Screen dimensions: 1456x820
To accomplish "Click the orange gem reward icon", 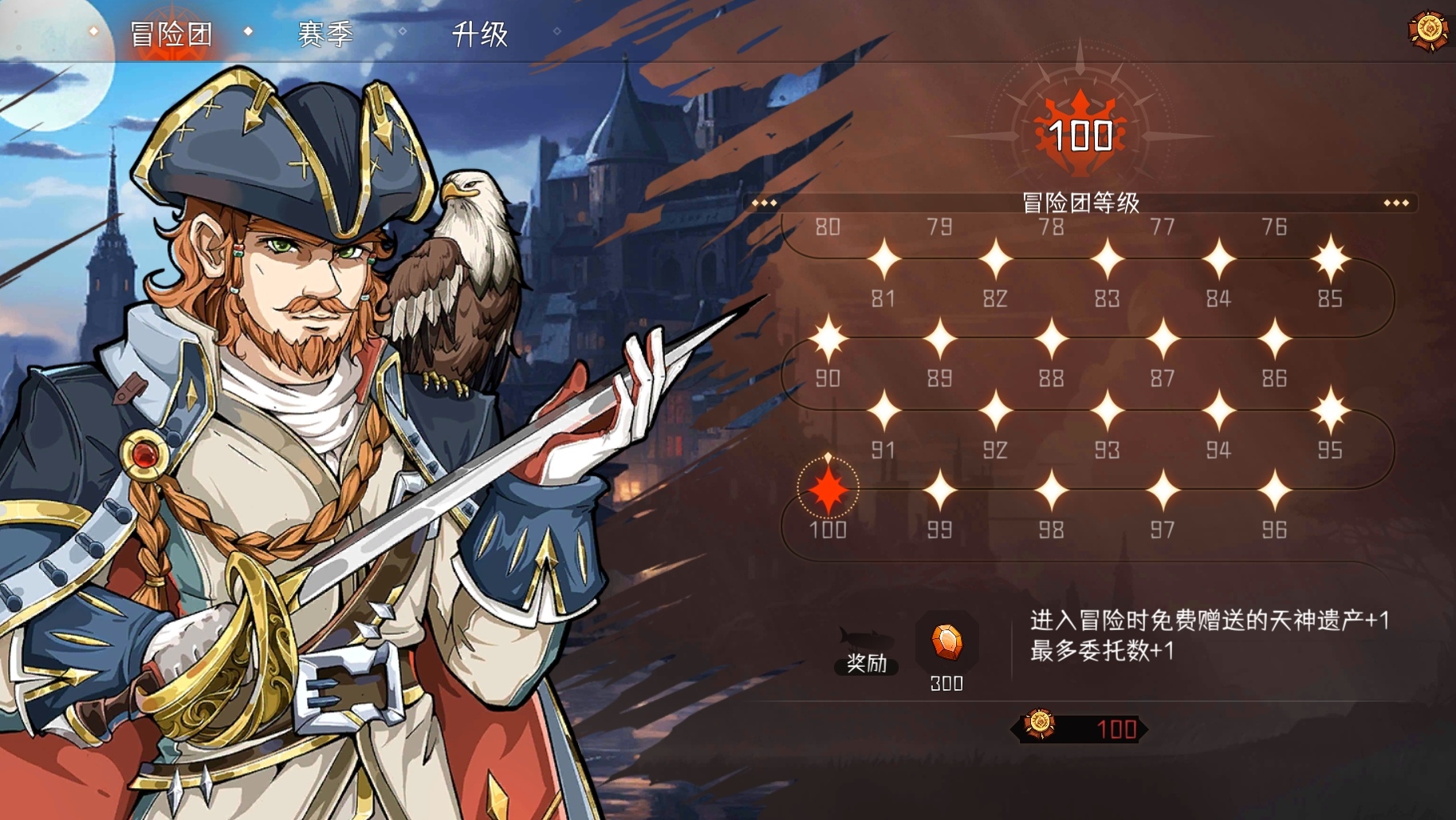I will (x=946, y=642).
